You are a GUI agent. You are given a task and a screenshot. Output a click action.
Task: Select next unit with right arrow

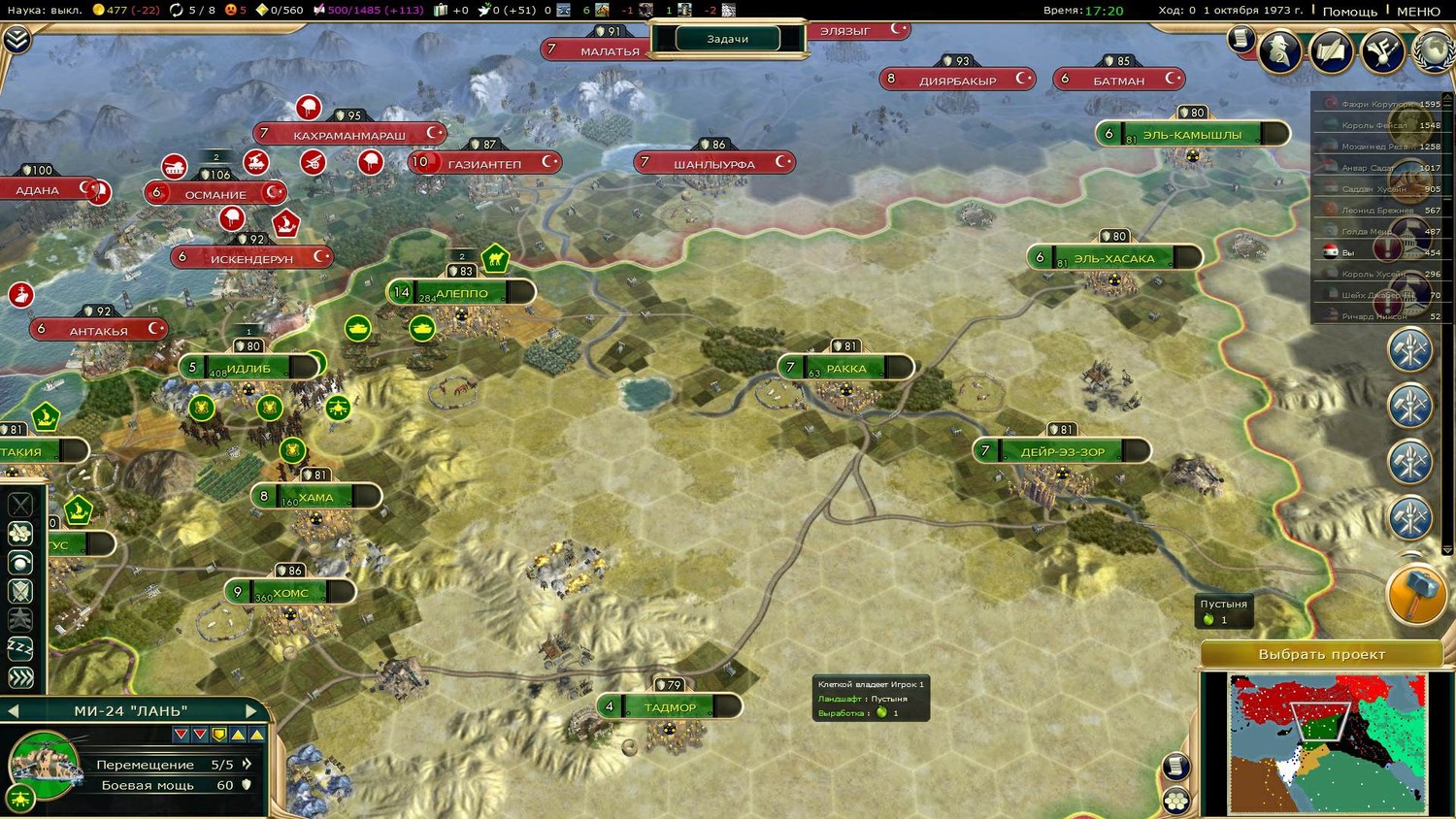pos(251,711)
